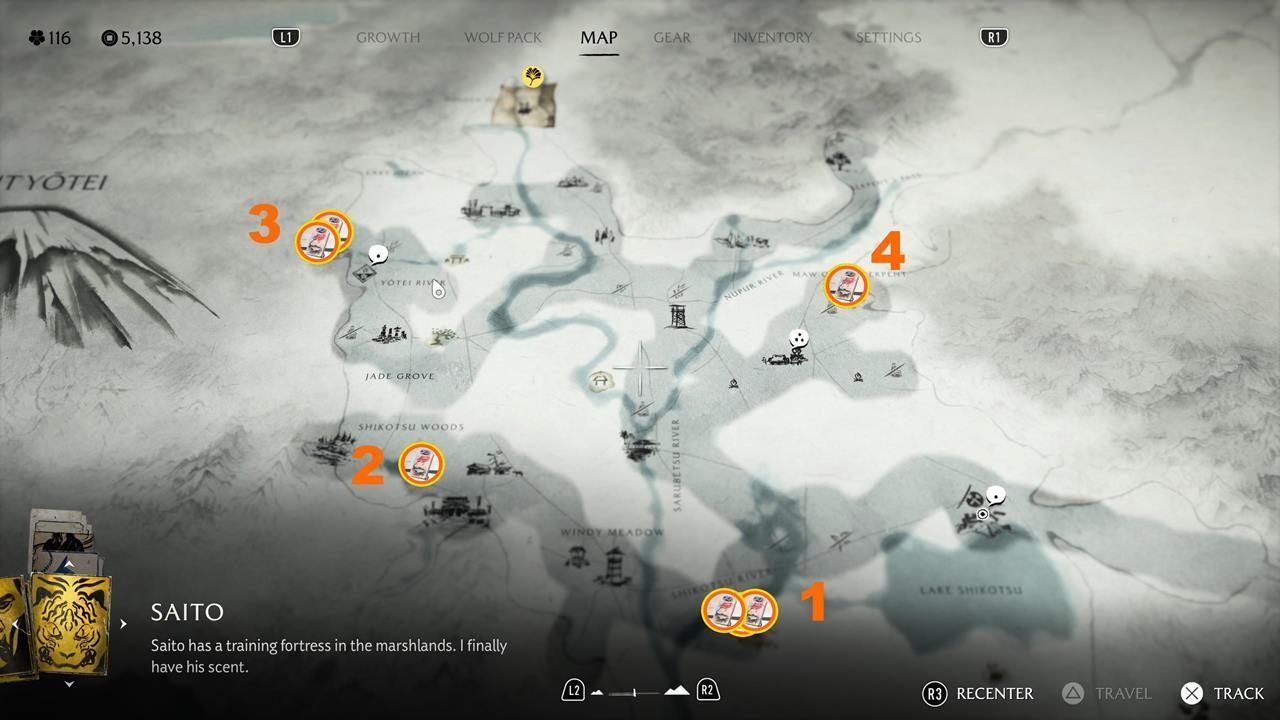
Task: Open the Inventory tab
Action: [772, 38]
